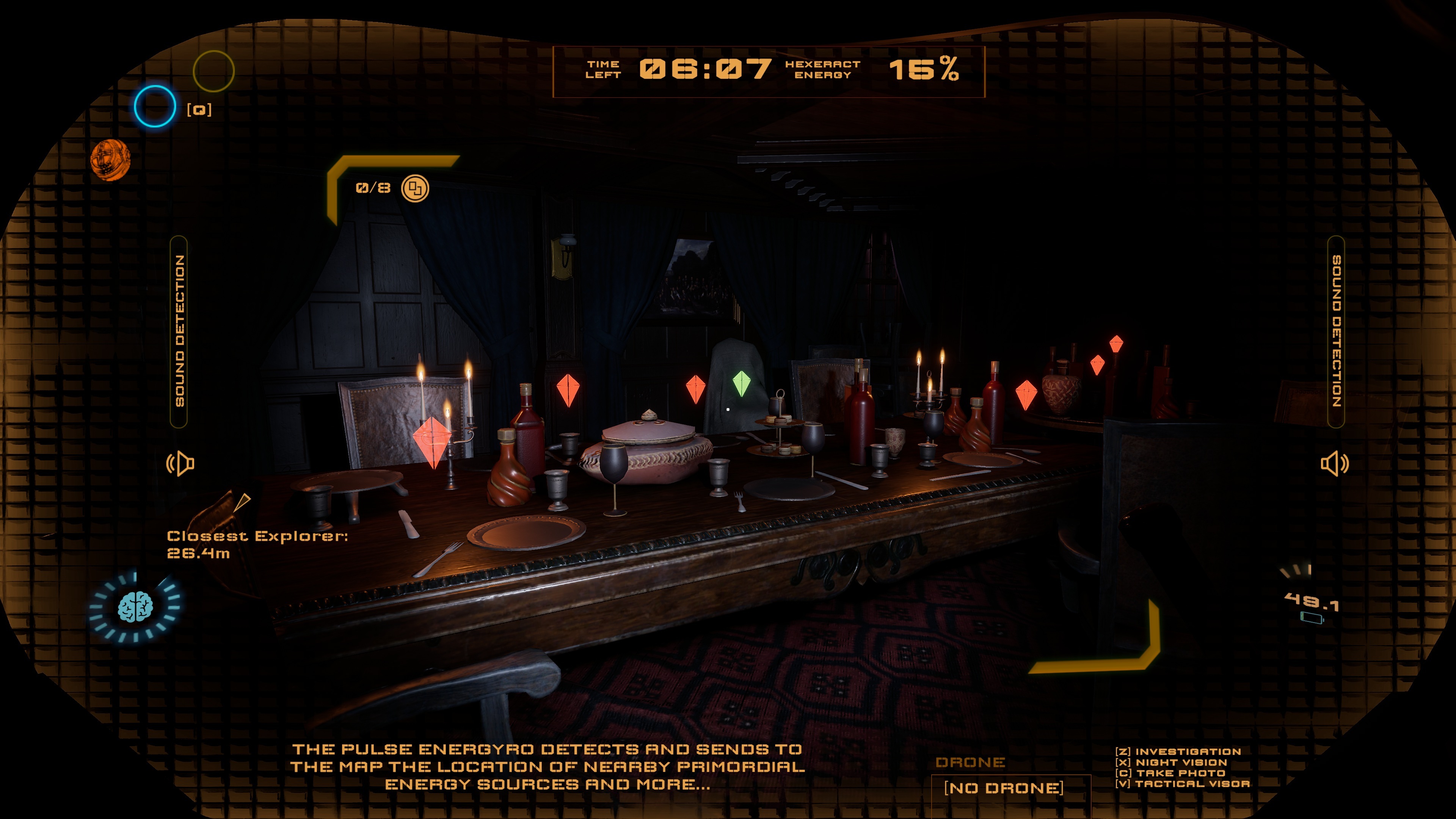Select the blue ring ability slot
Image resolution: width=1456 pixels, height=819 pixels.
click(155, 106)
